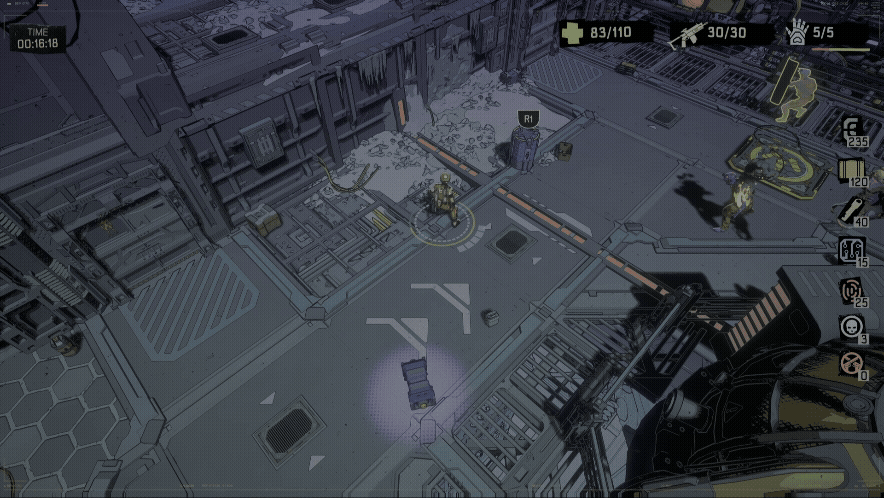This screenshot has width=884, height=498.
Task: Choose the wrench tool resource icon
Action: click(852, 209)
